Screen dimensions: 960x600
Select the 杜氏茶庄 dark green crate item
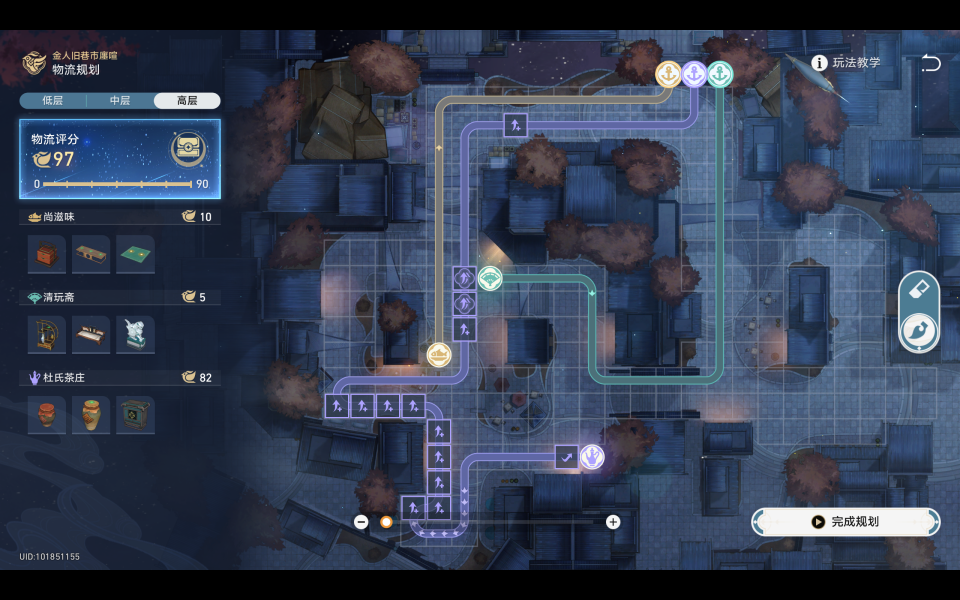[x=135, y=414]
